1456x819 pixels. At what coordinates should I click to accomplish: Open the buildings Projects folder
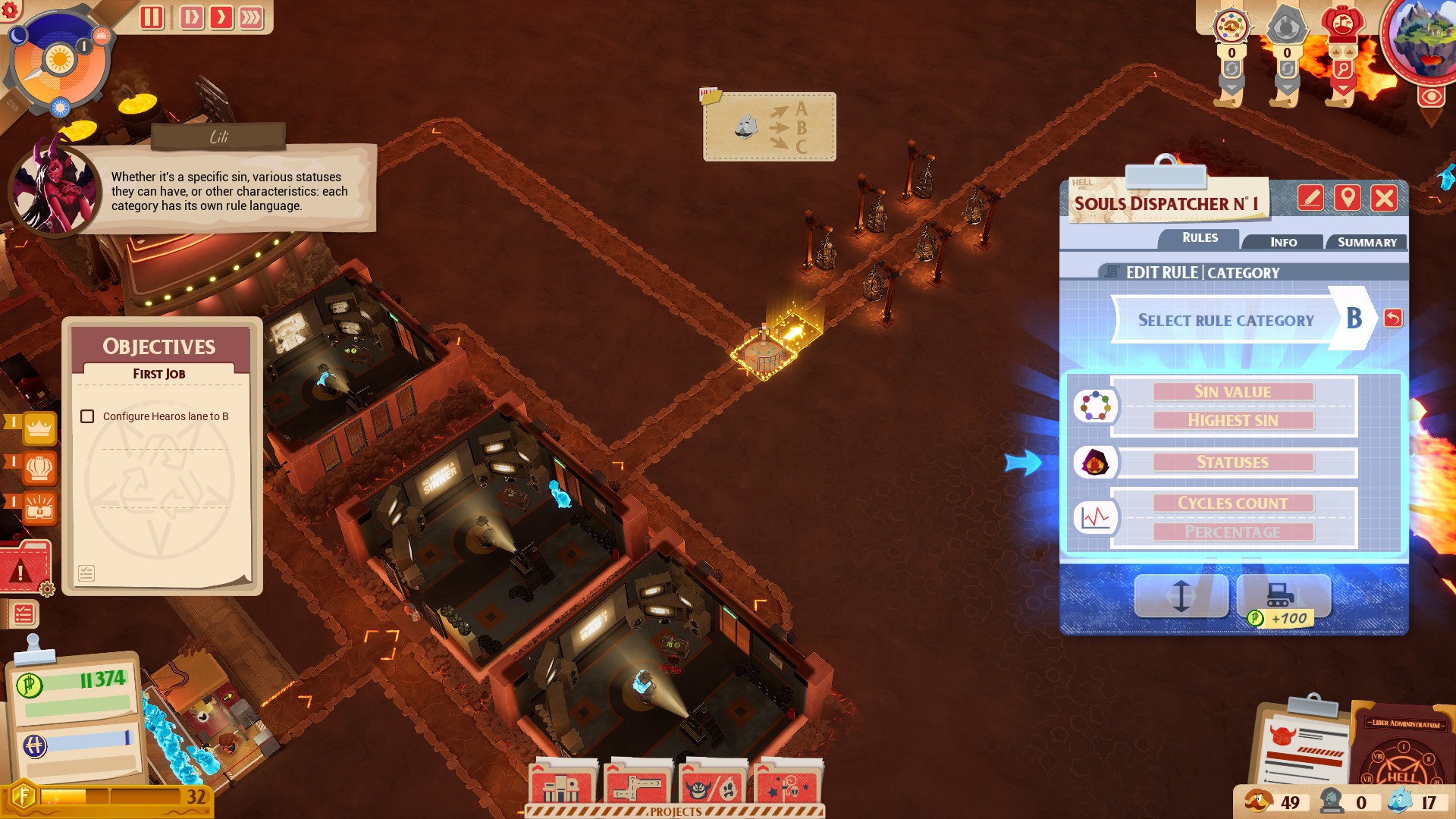[561, 786]
